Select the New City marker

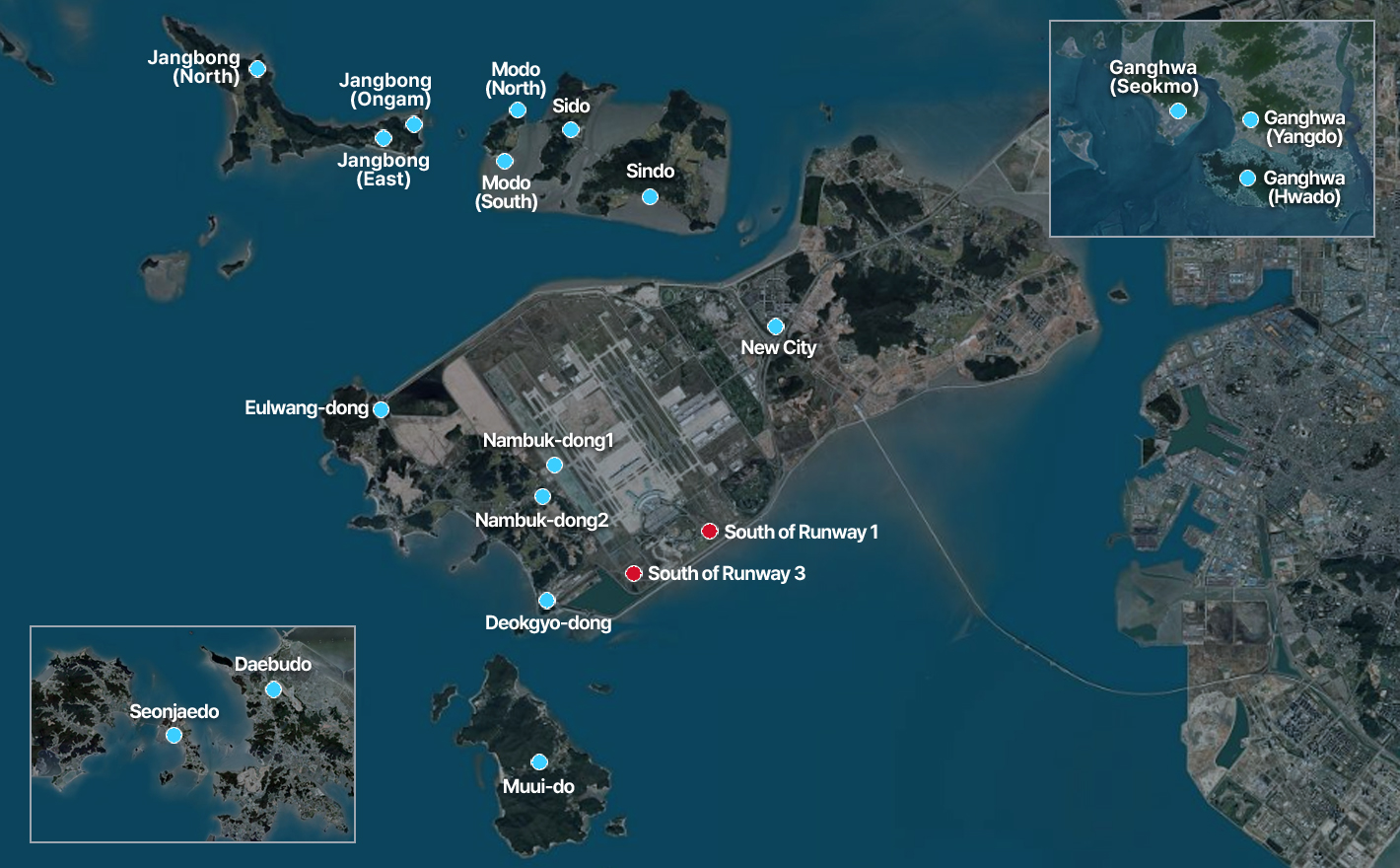point(776,326)
